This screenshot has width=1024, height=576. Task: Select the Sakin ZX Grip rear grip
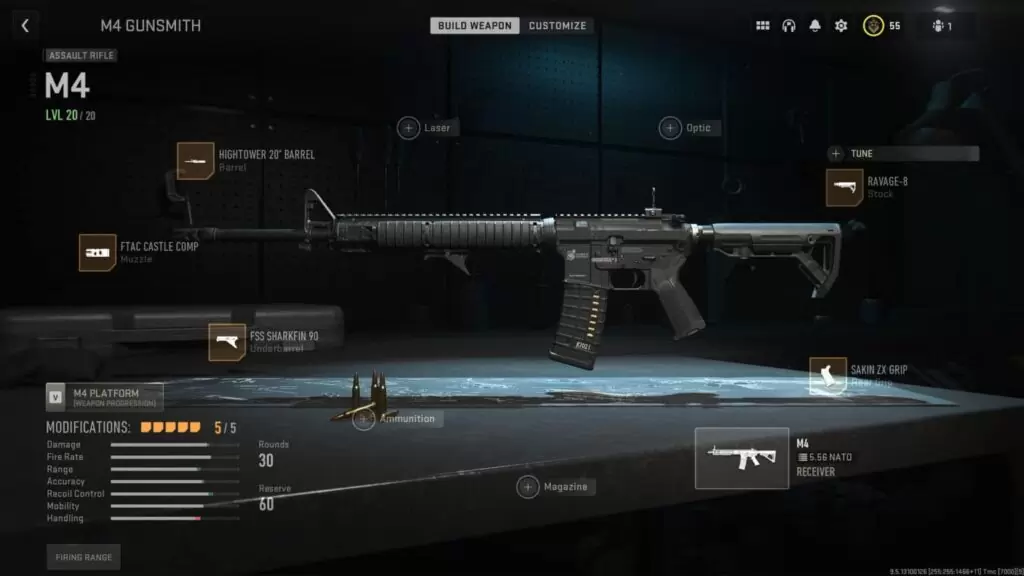tap(828, 376)
